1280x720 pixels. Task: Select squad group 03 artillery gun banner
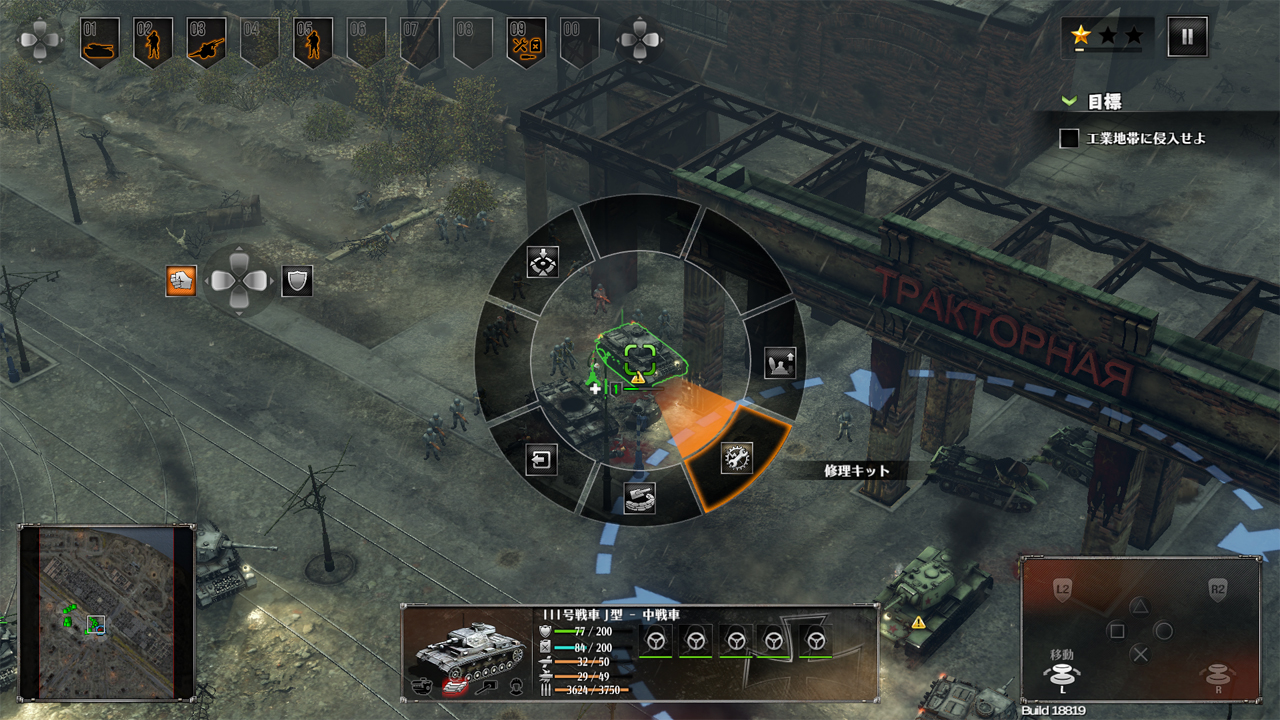[x=206, y=42]
